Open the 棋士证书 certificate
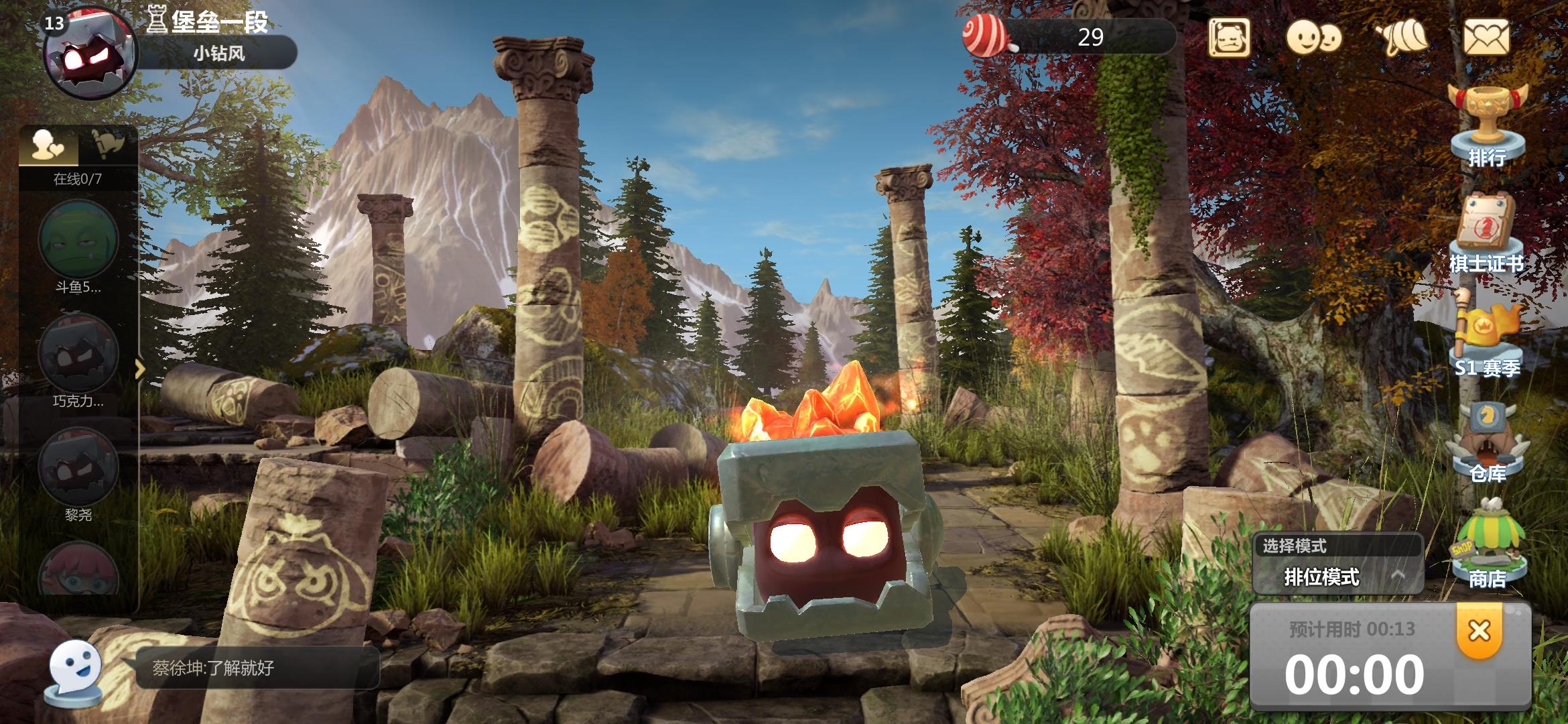The height and width of the screenshot is (724, 1568). tap(1486, 231)
